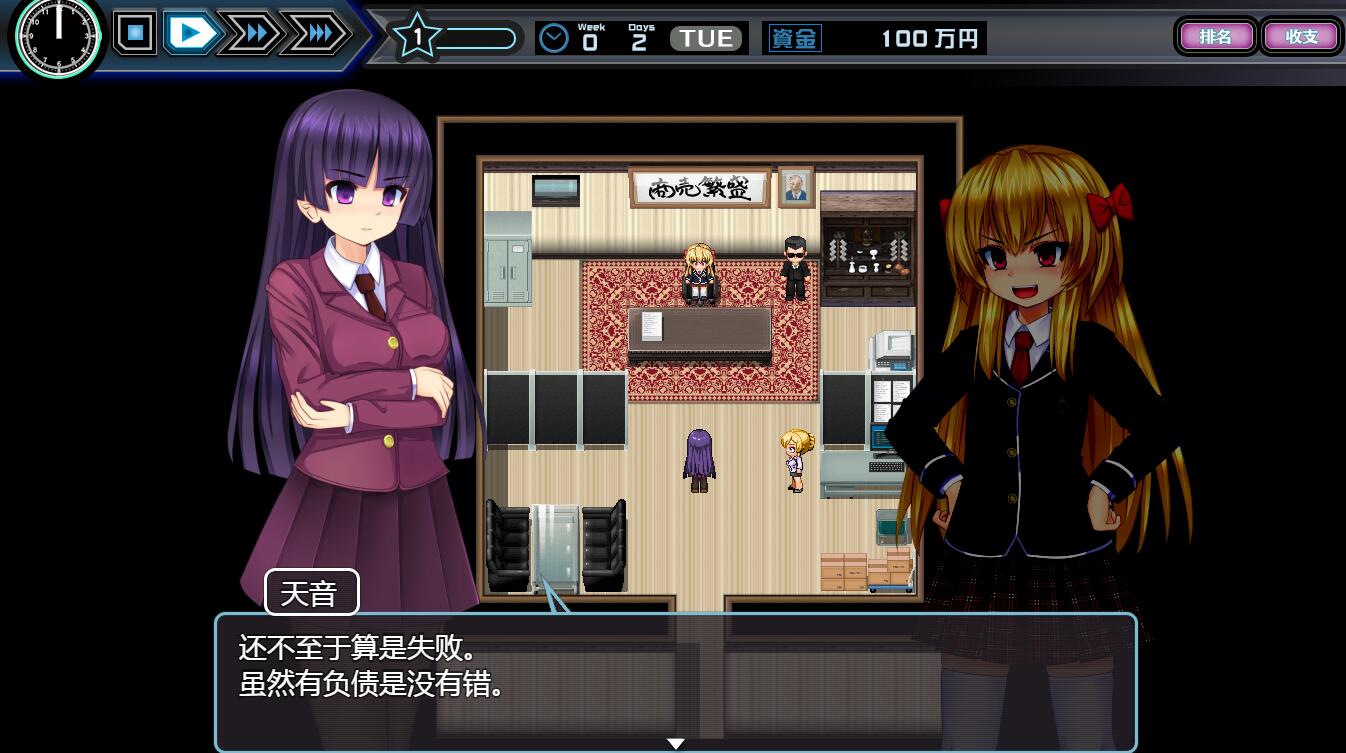1346x753 pixels.
Task: Click the Days counter showing 2
Action: (640, 37)
